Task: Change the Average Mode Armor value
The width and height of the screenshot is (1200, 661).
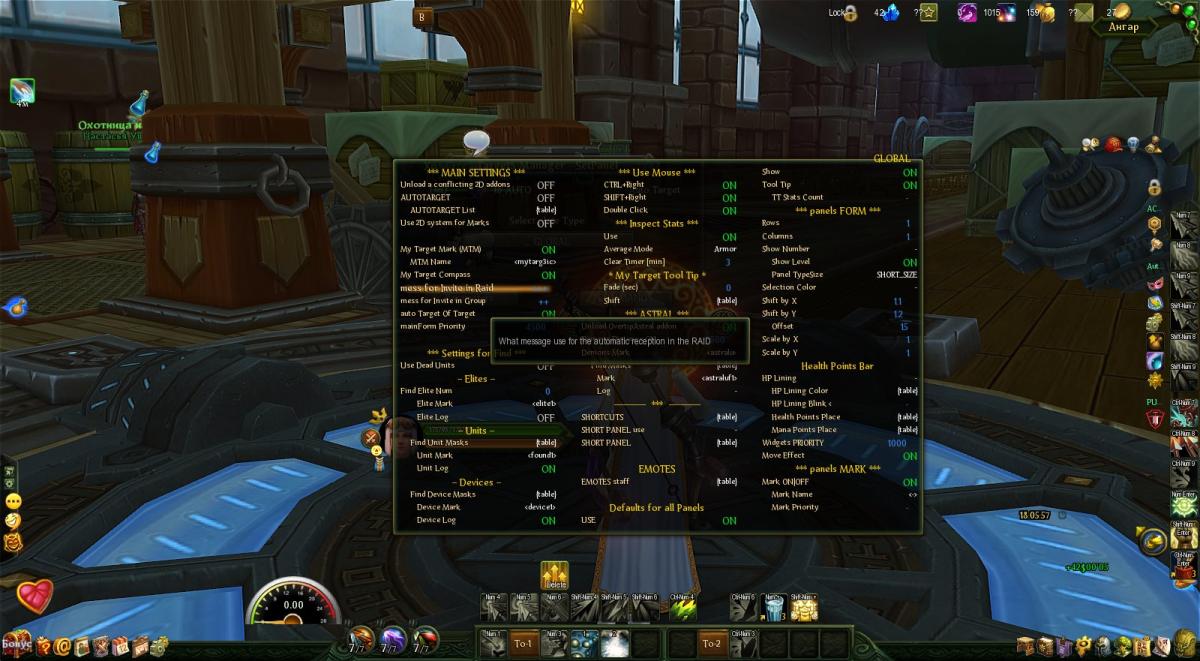Action: [x=726, y=249]
